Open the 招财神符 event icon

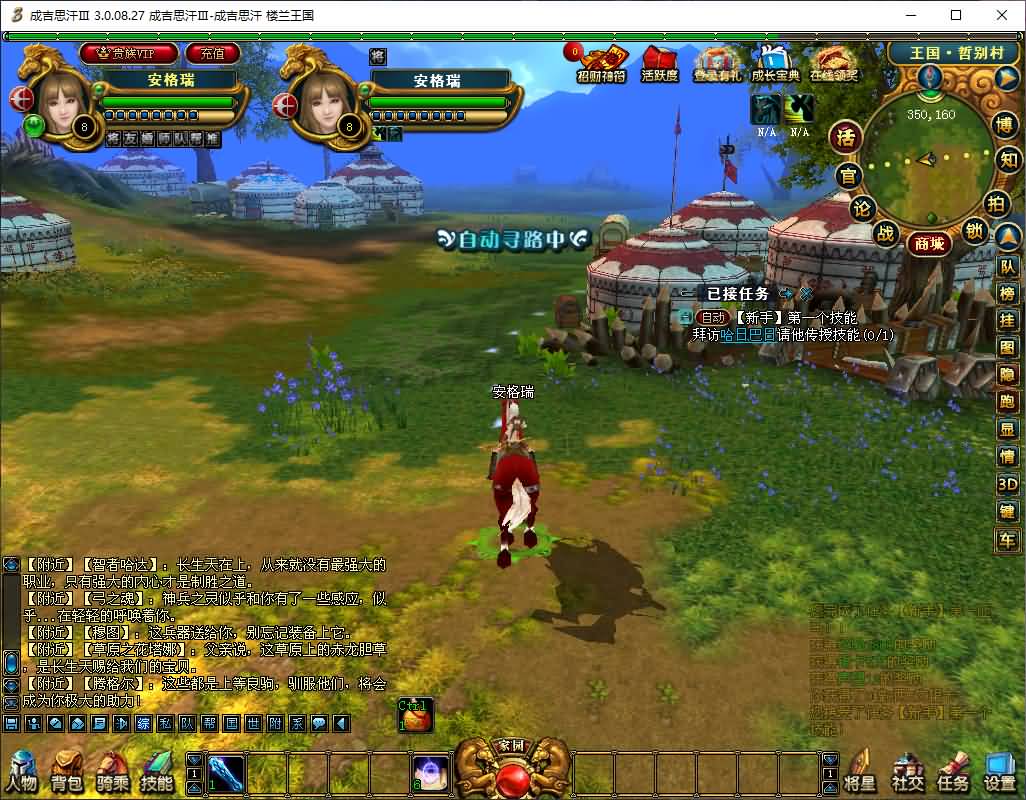coord(602,63)
